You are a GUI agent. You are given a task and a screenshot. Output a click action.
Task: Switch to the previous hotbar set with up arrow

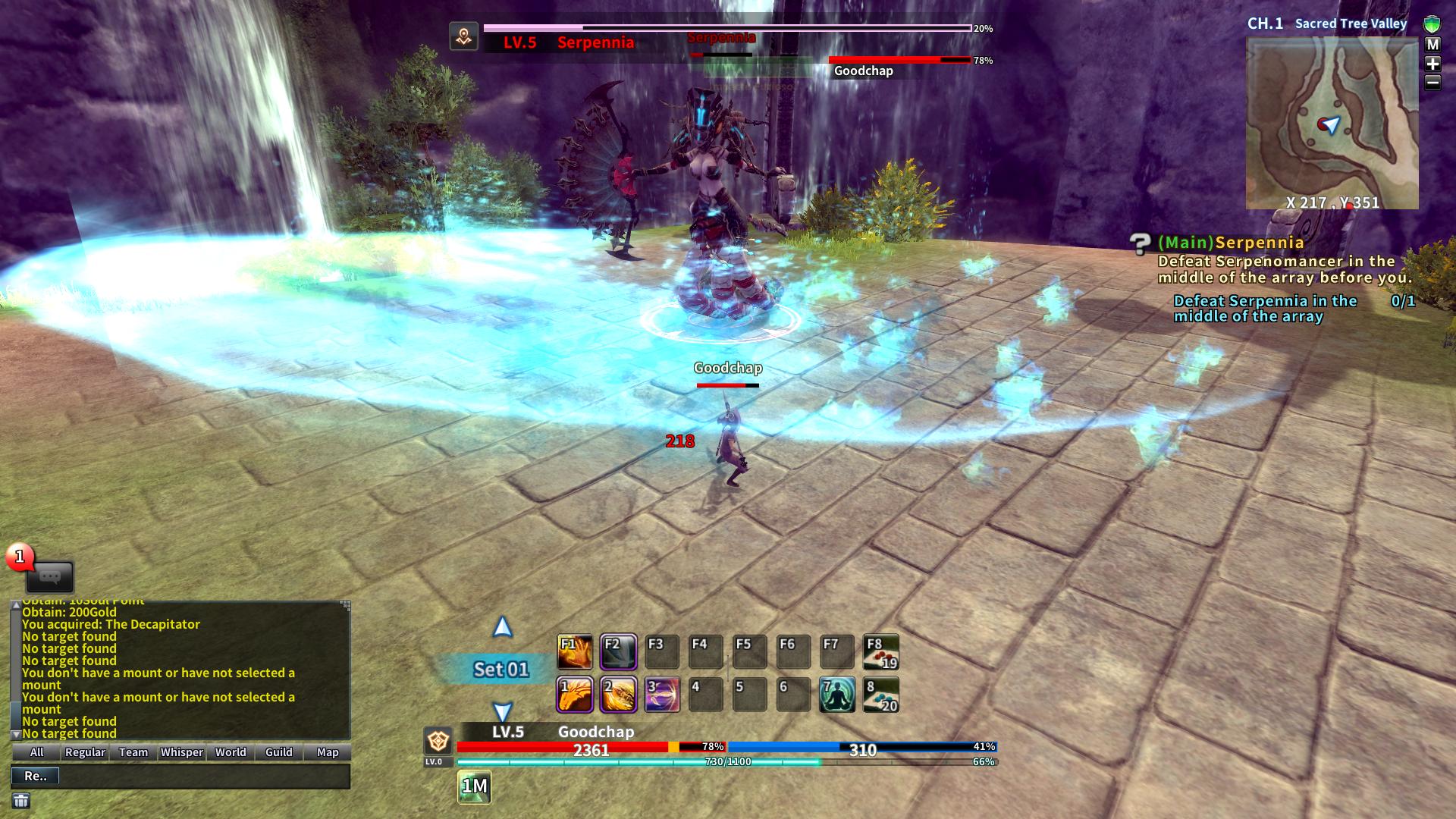click(x=502, y=627)
